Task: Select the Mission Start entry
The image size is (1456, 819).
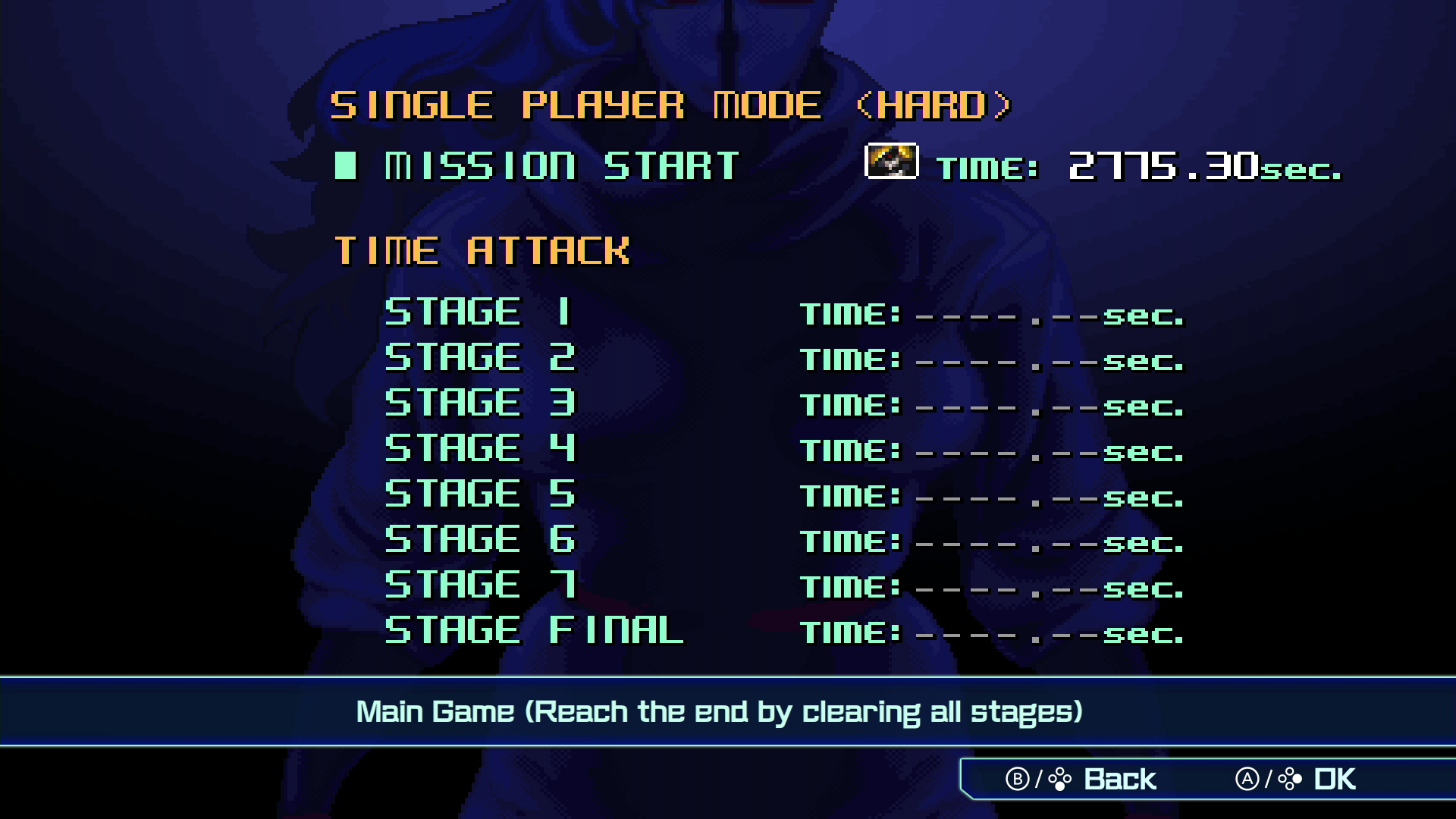Action: (x=561, y=166)
